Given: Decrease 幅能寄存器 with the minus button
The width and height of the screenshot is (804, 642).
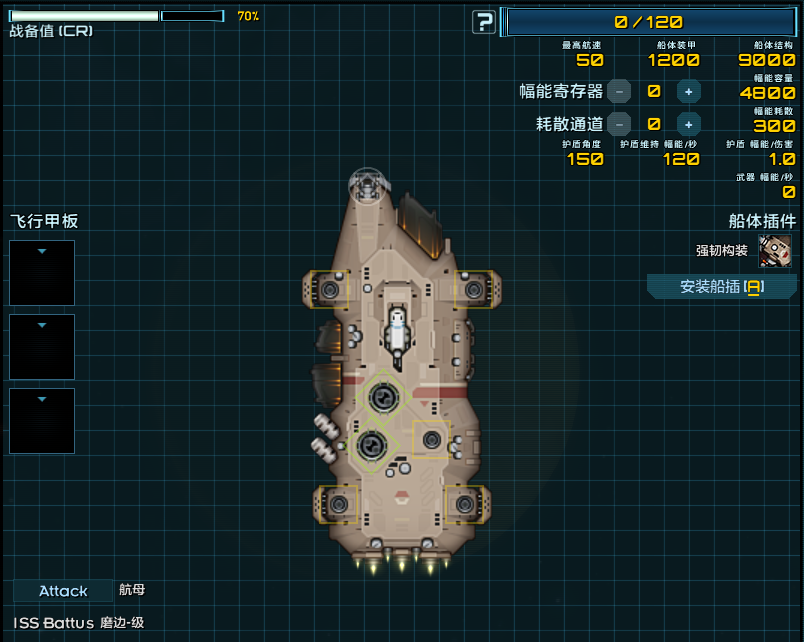Looking at the screenshot, I should (619, 91).
